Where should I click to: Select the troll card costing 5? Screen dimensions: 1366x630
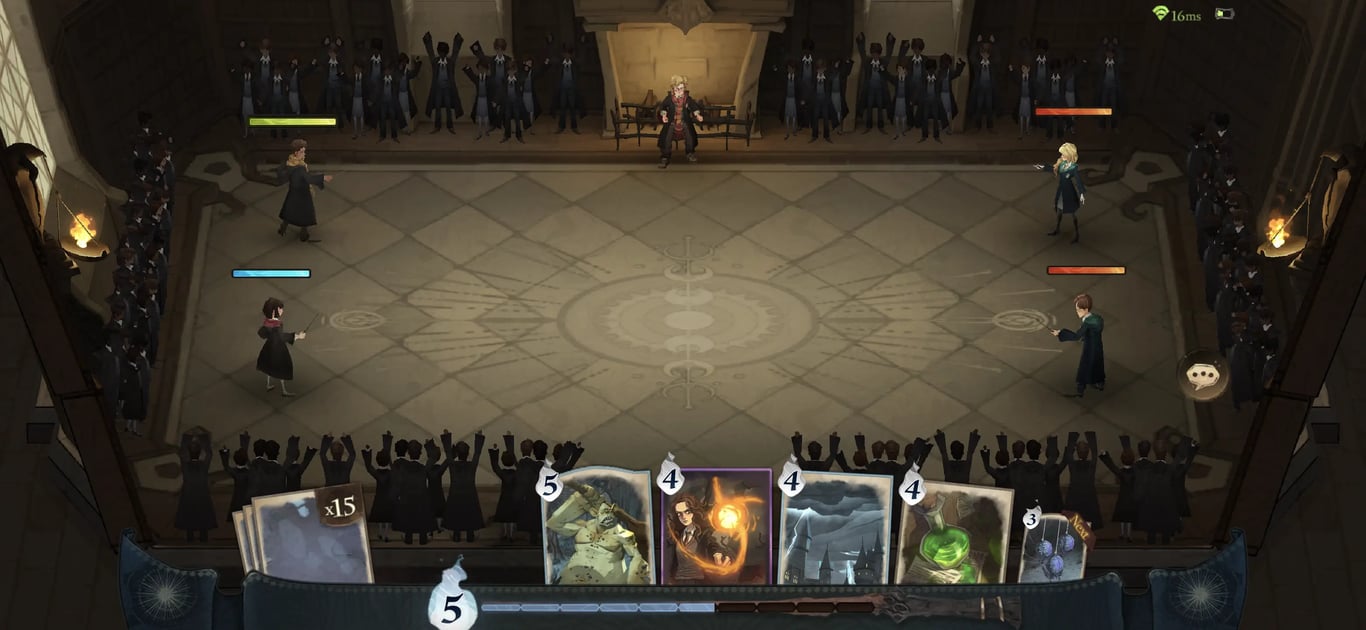(597, 528)
